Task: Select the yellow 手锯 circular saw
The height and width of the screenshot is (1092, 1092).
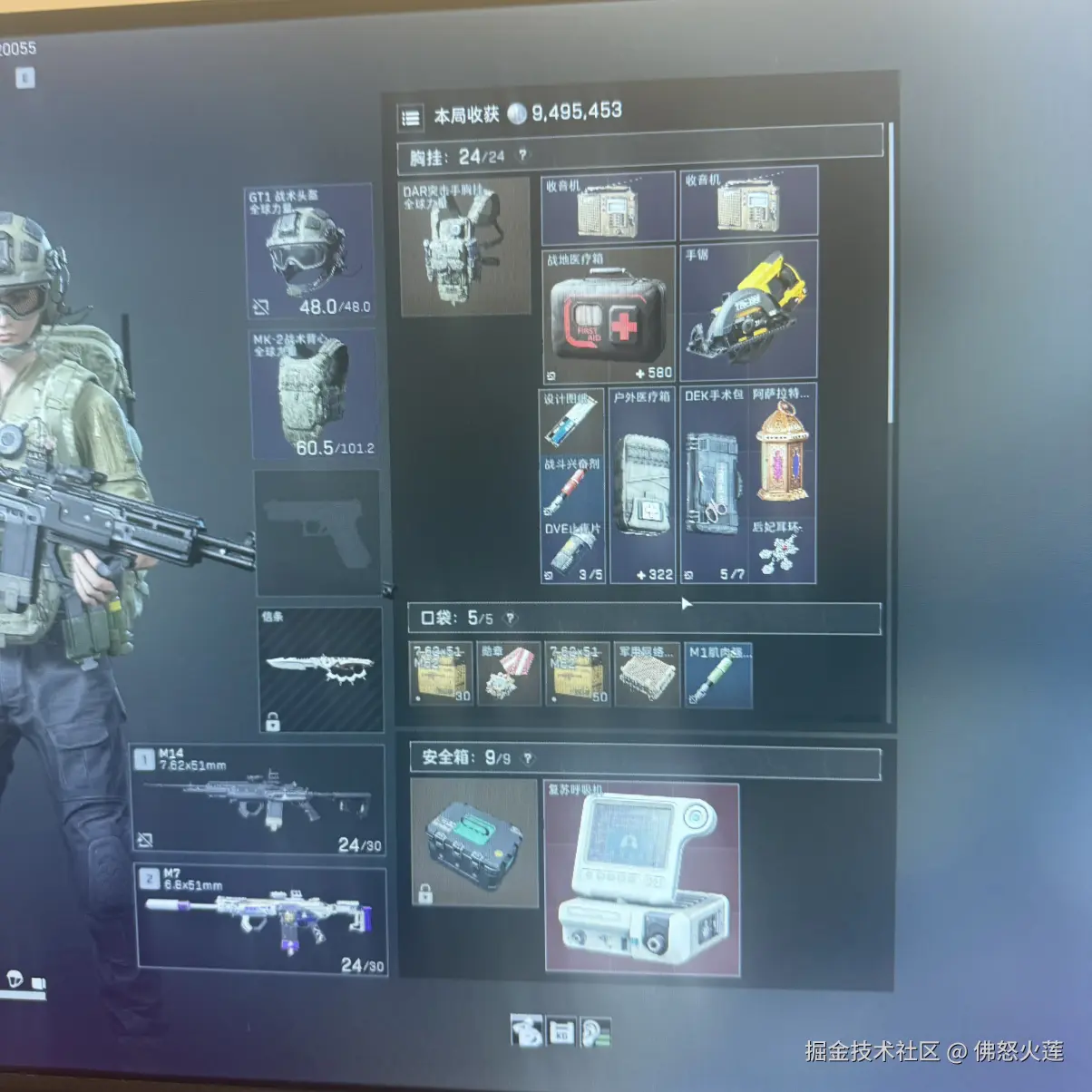Action: pos(748,310)
